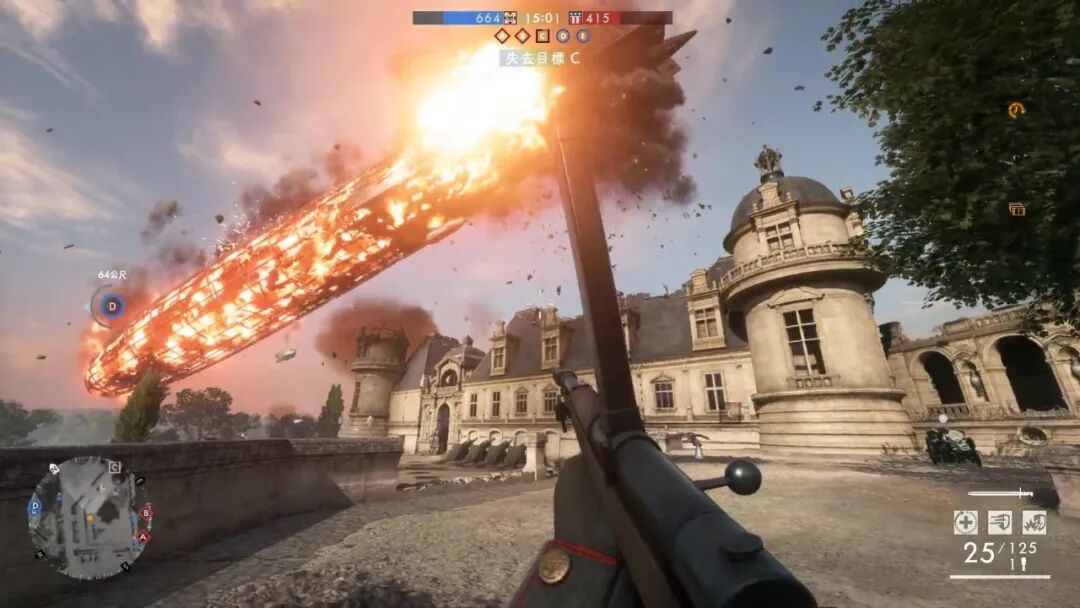This screenshot has height=608, width=1080.
Task: Choose the middle gadget icon beside the medical cross
Action: click(x=1000, y=522)
